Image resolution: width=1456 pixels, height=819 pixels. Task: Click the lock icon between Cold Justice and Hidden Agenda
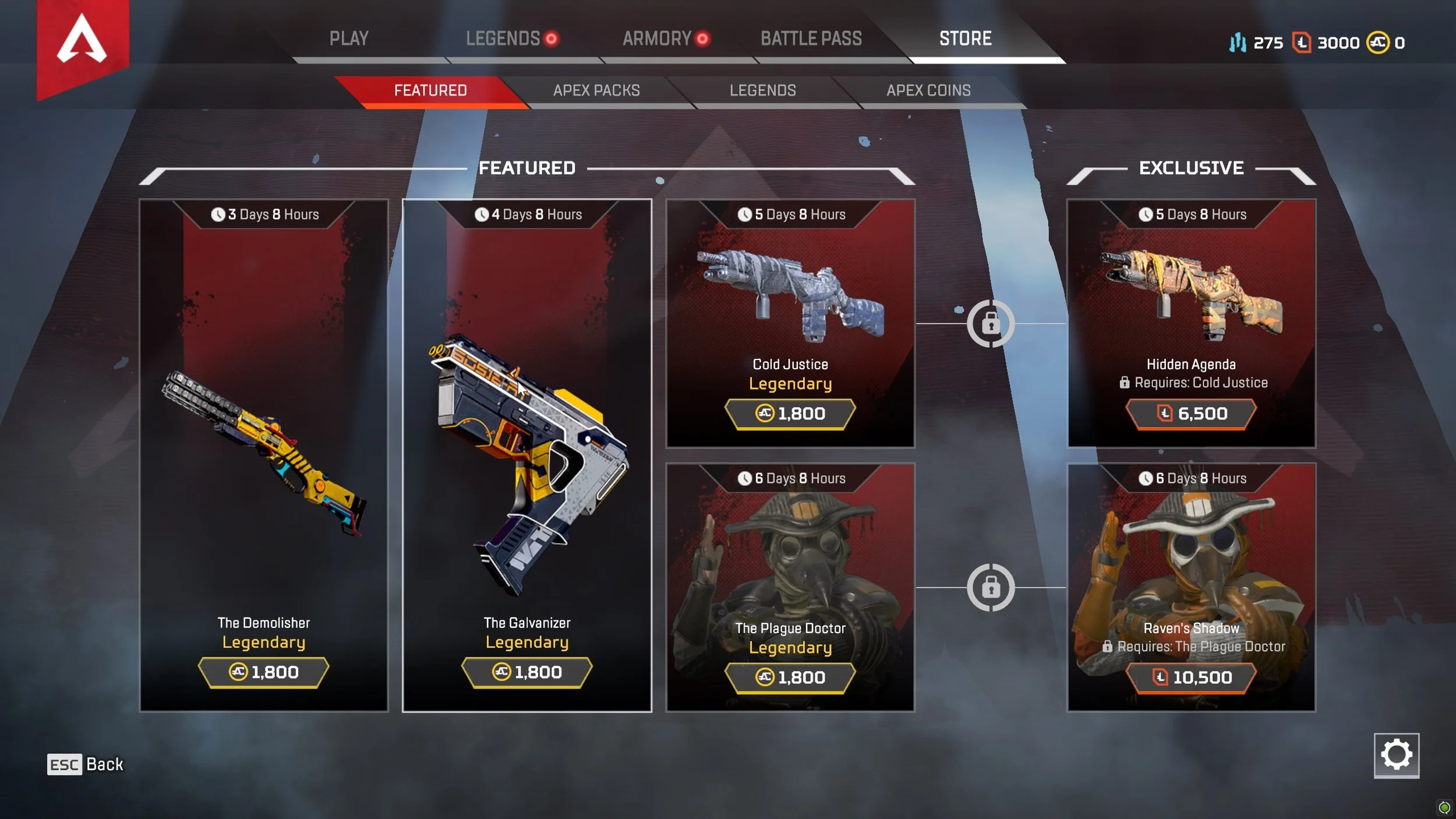click(x=992, y=324)
